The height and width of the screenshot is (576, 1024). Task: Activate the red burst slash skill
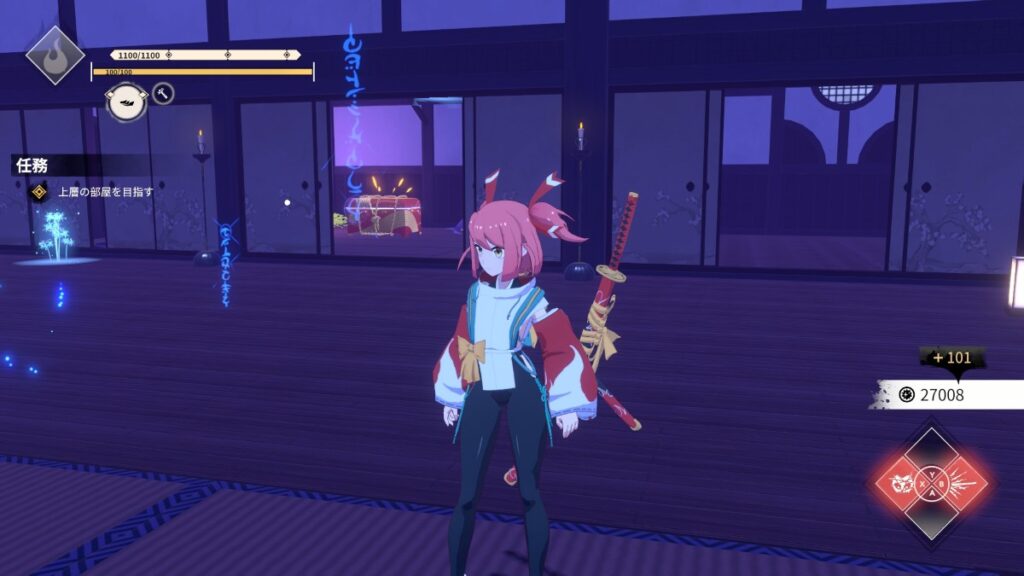tap(964, 485)
